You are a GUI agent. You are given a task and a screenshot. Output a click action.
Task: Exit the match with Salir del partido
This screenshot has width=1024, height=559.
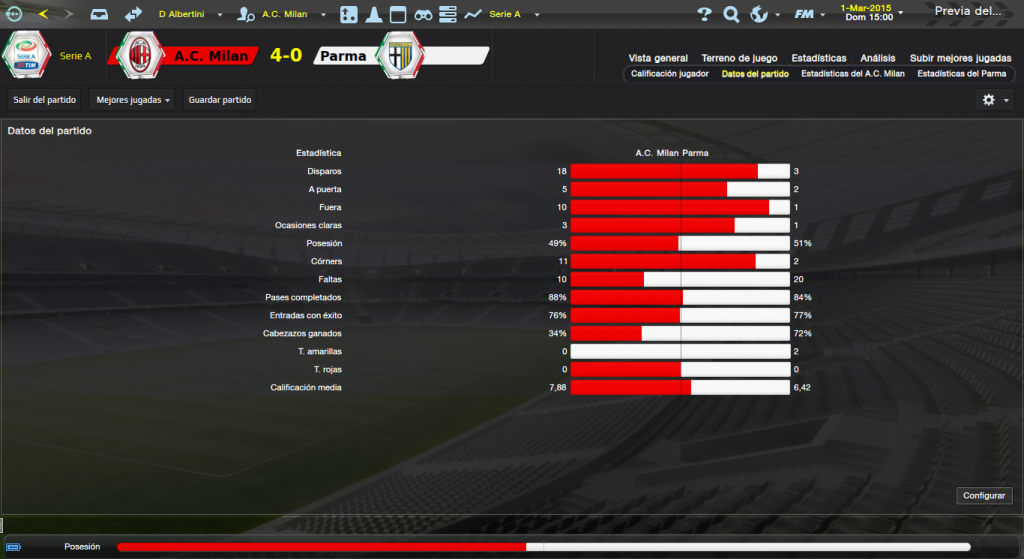pos(43,100)
